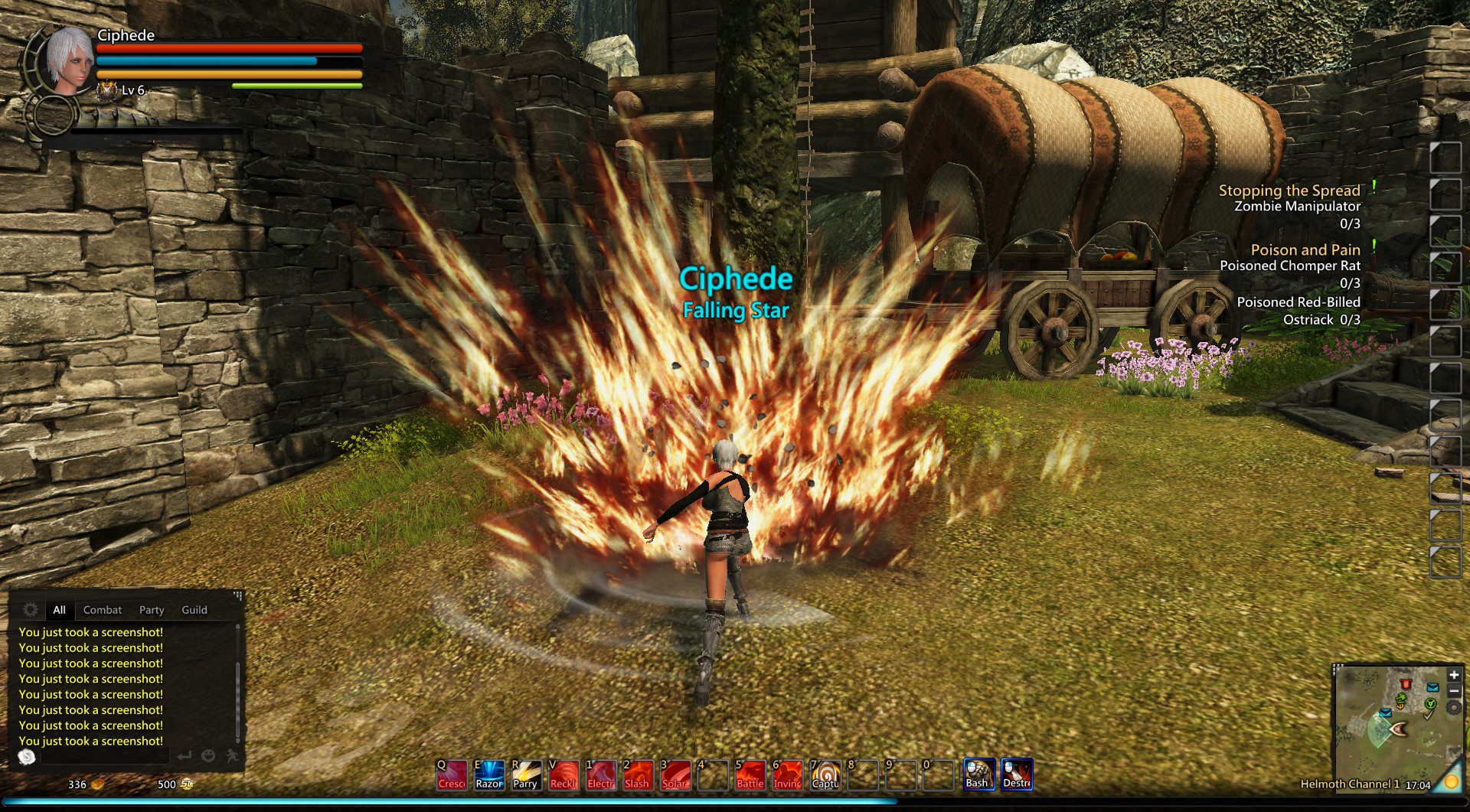Click the chat message input field
Image resolution: width=1470 pixels, height=812 pixels.
(103, 756)
